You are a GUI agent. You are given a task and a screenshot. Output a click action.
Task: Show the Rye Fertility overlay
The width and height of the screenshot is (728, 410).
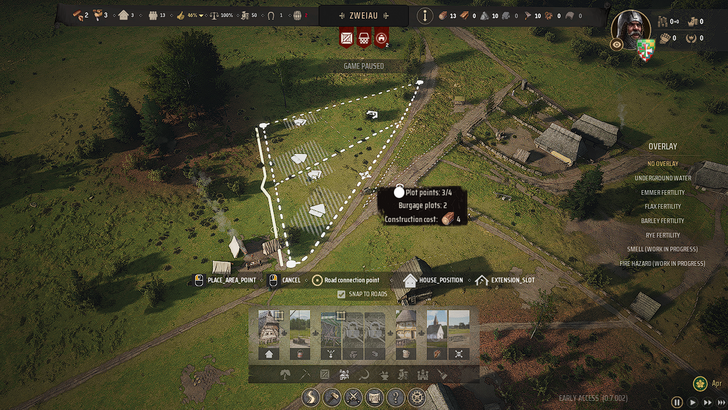pos(662,235)
